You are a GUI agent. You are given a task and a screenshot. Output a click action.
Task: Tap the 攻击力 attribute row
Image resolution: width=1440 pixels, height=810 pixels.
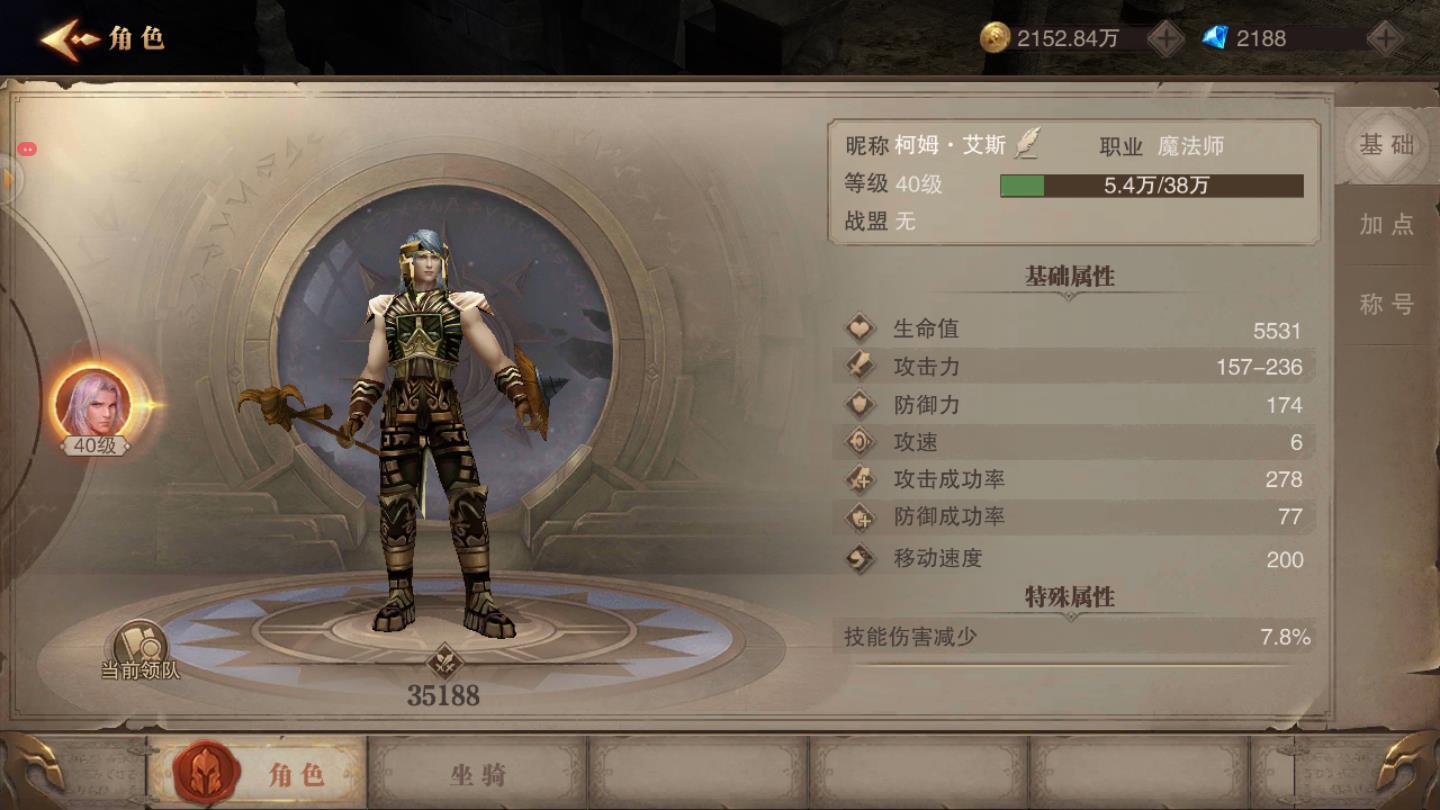coord(1073,367)
